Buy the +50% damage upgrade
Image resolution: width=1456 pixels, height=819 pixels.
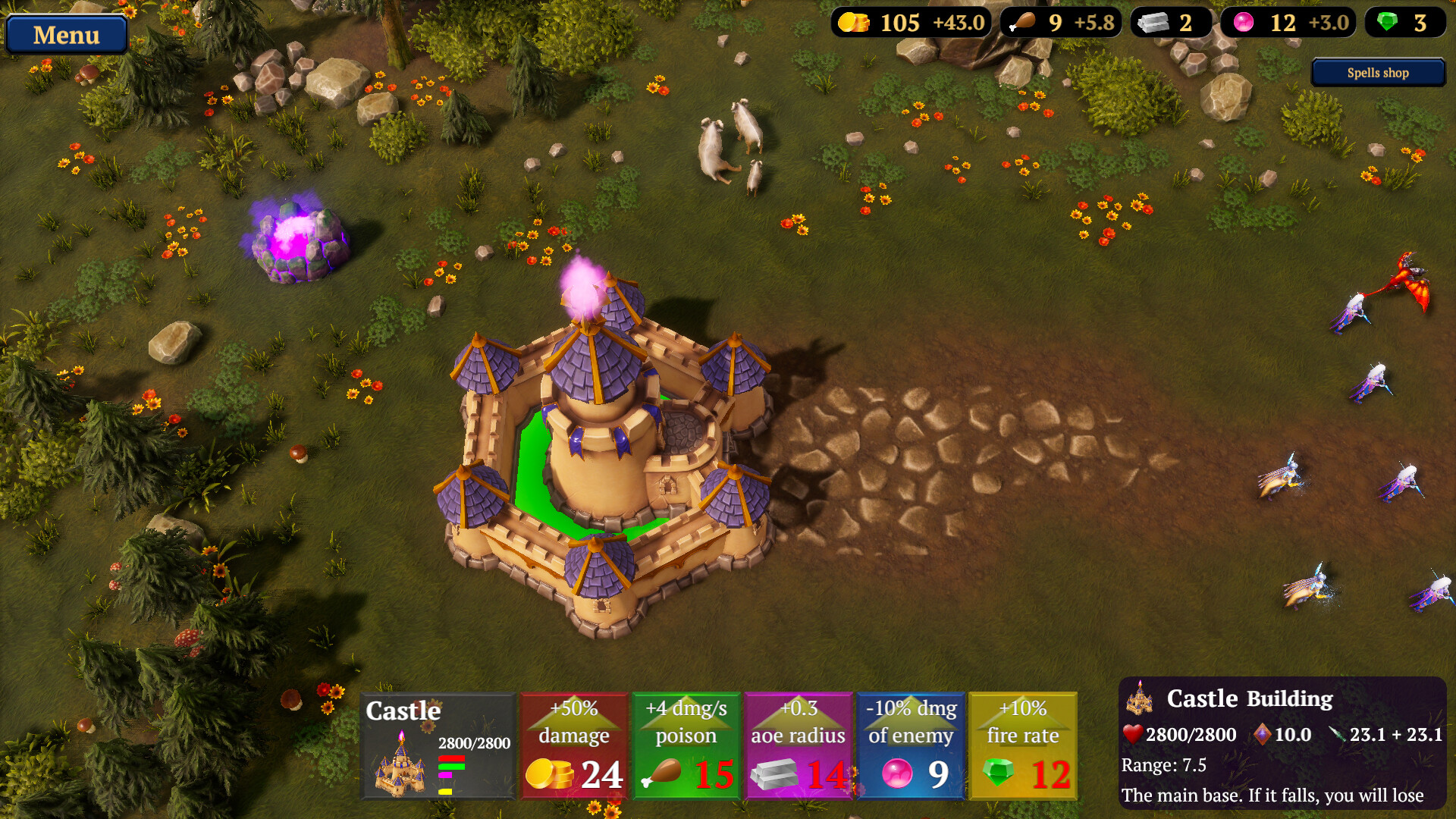(x=574, y=745)
